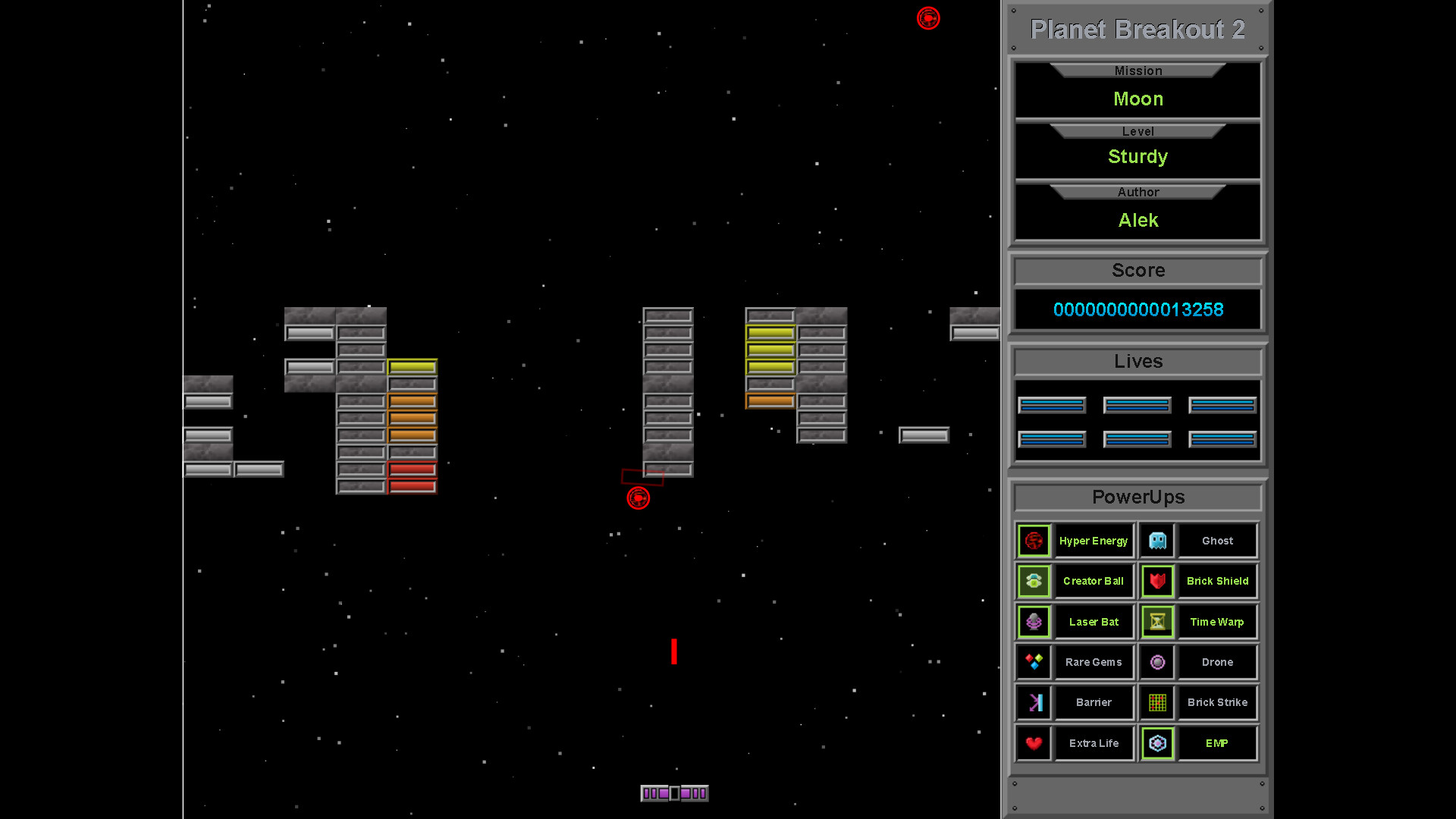Select the Laser Bat powerup icon
Screen dimensions: 1456x819
[x=1034, y=621]
